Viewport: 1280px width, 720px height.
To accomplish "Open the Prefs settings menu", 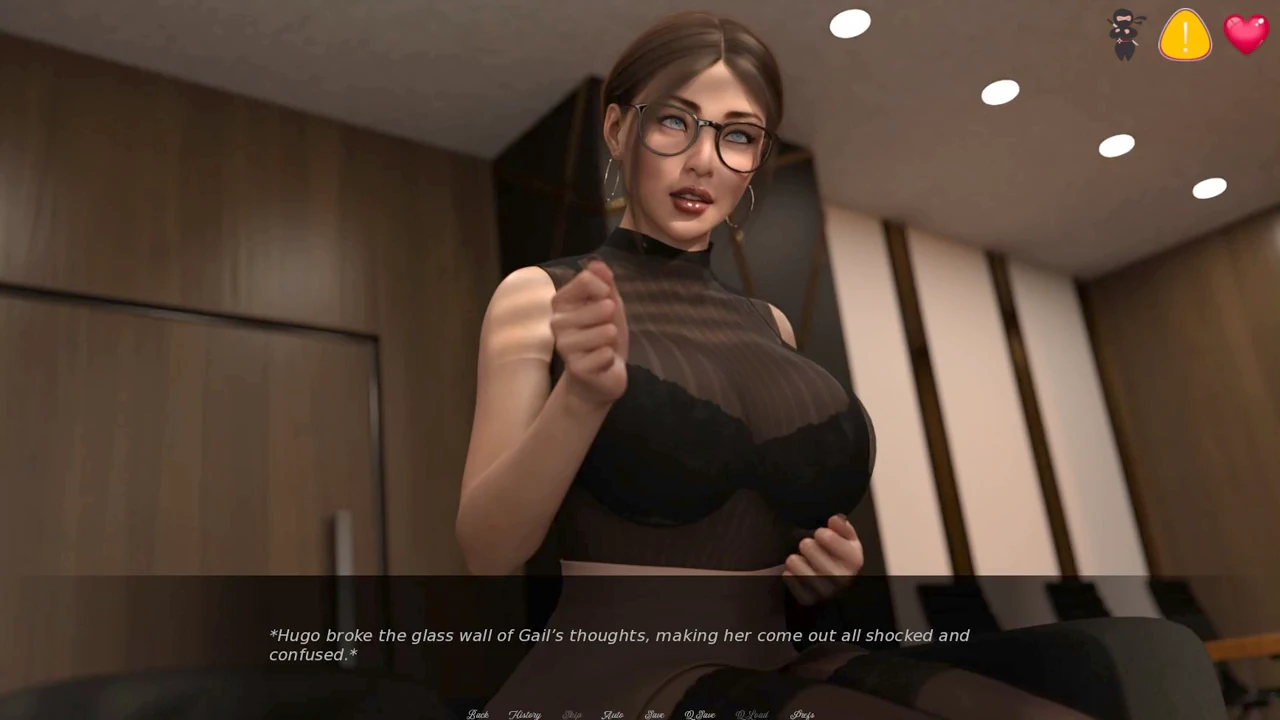I will [802, 714].
